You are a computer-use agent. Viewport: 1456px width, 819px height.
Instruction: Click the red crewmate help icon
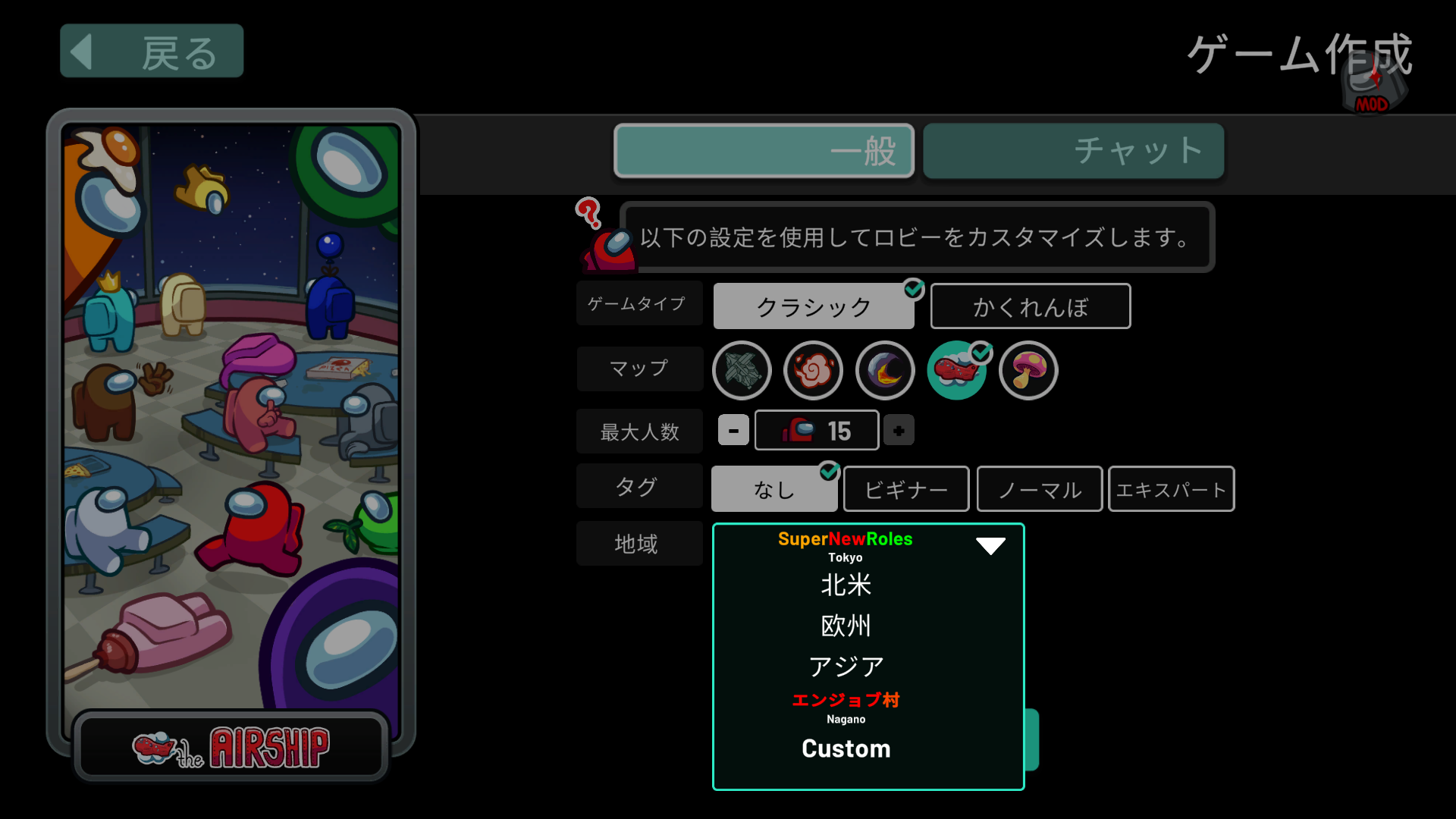tap(603, 243)
